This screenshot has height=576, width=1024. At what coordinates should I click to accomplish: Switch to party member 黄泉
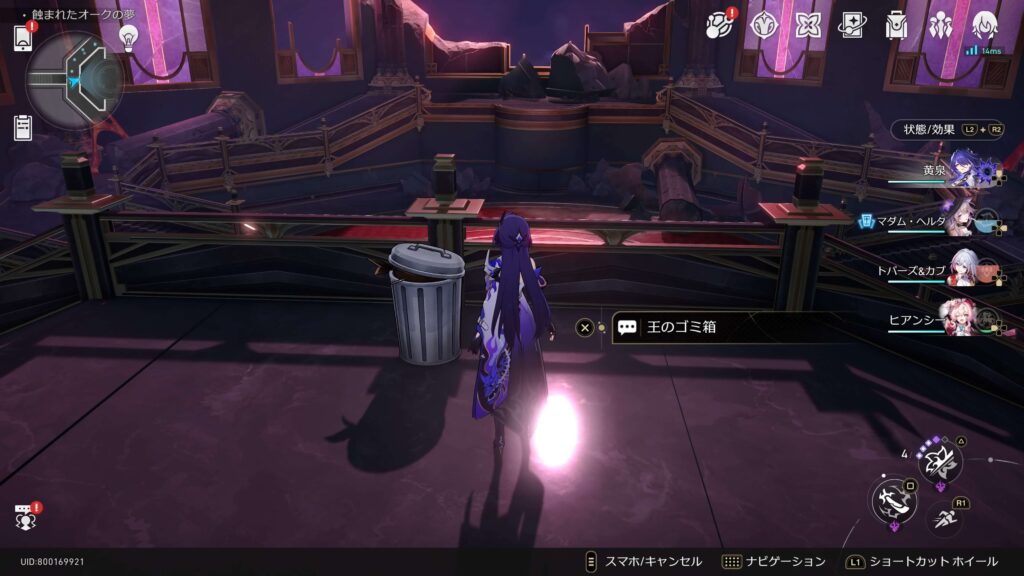[x=964, y=168]
